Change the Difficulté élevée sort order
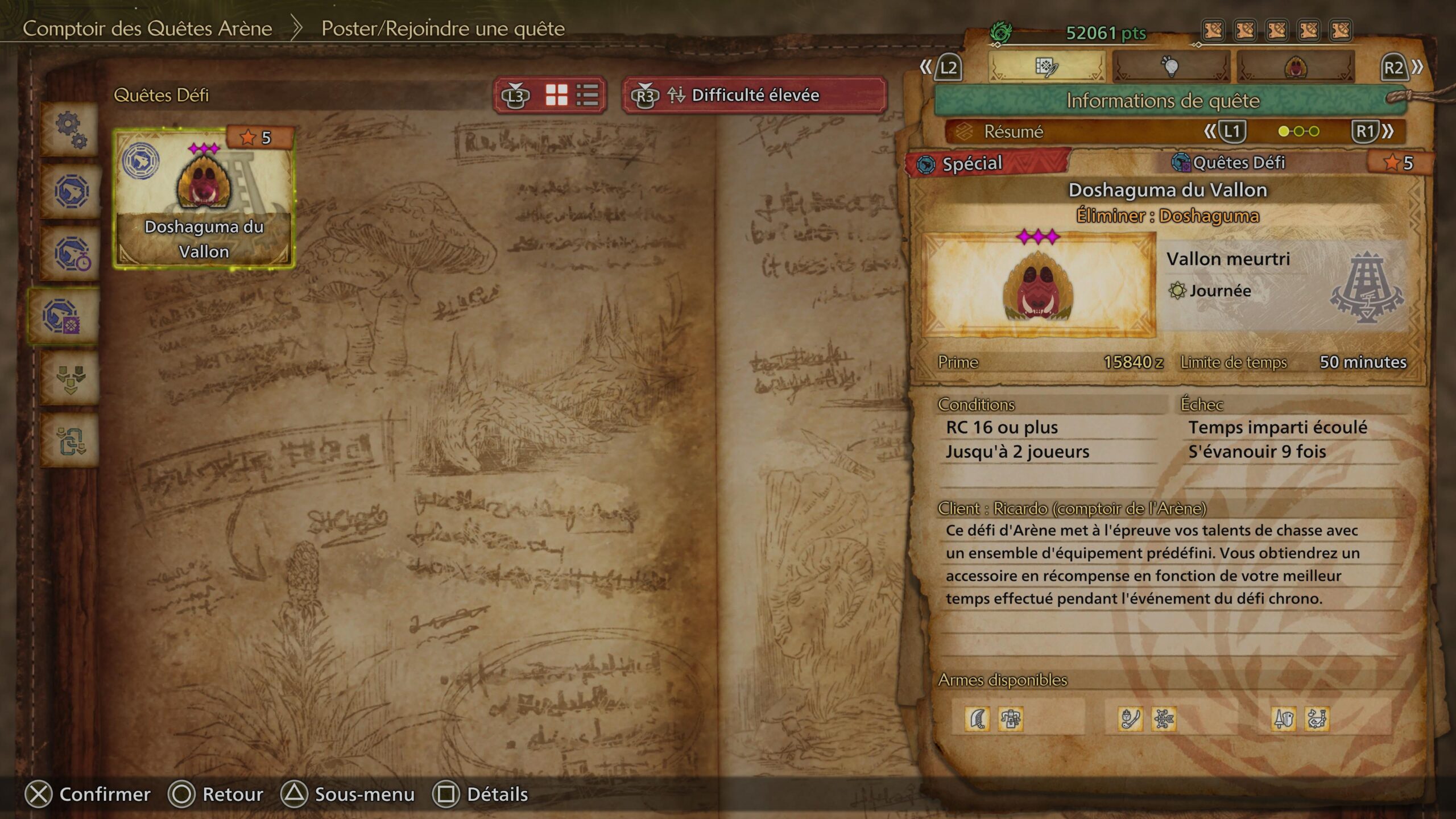 click(x=754, y=95)
